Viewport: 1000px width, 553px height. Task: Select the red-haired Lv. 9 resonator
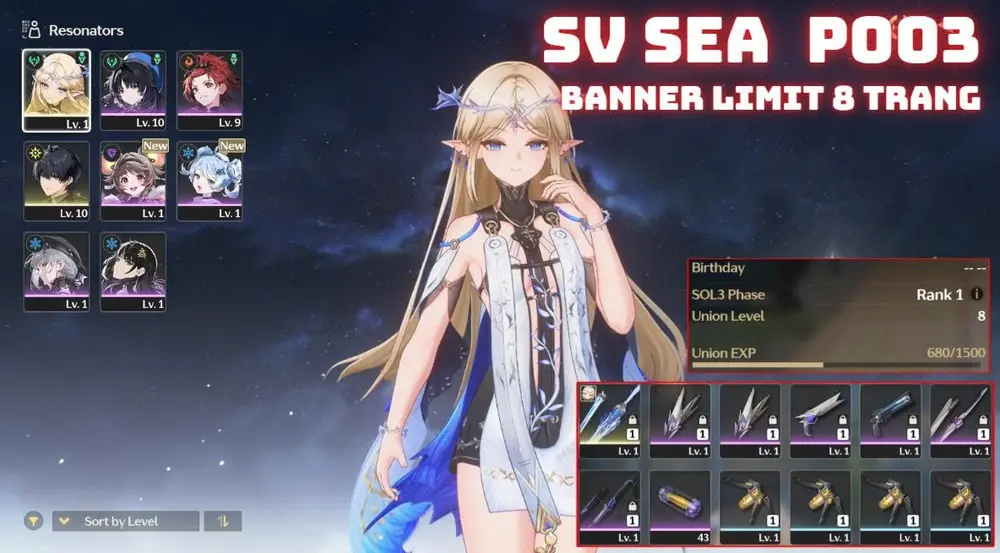click(x=210, y=89)
